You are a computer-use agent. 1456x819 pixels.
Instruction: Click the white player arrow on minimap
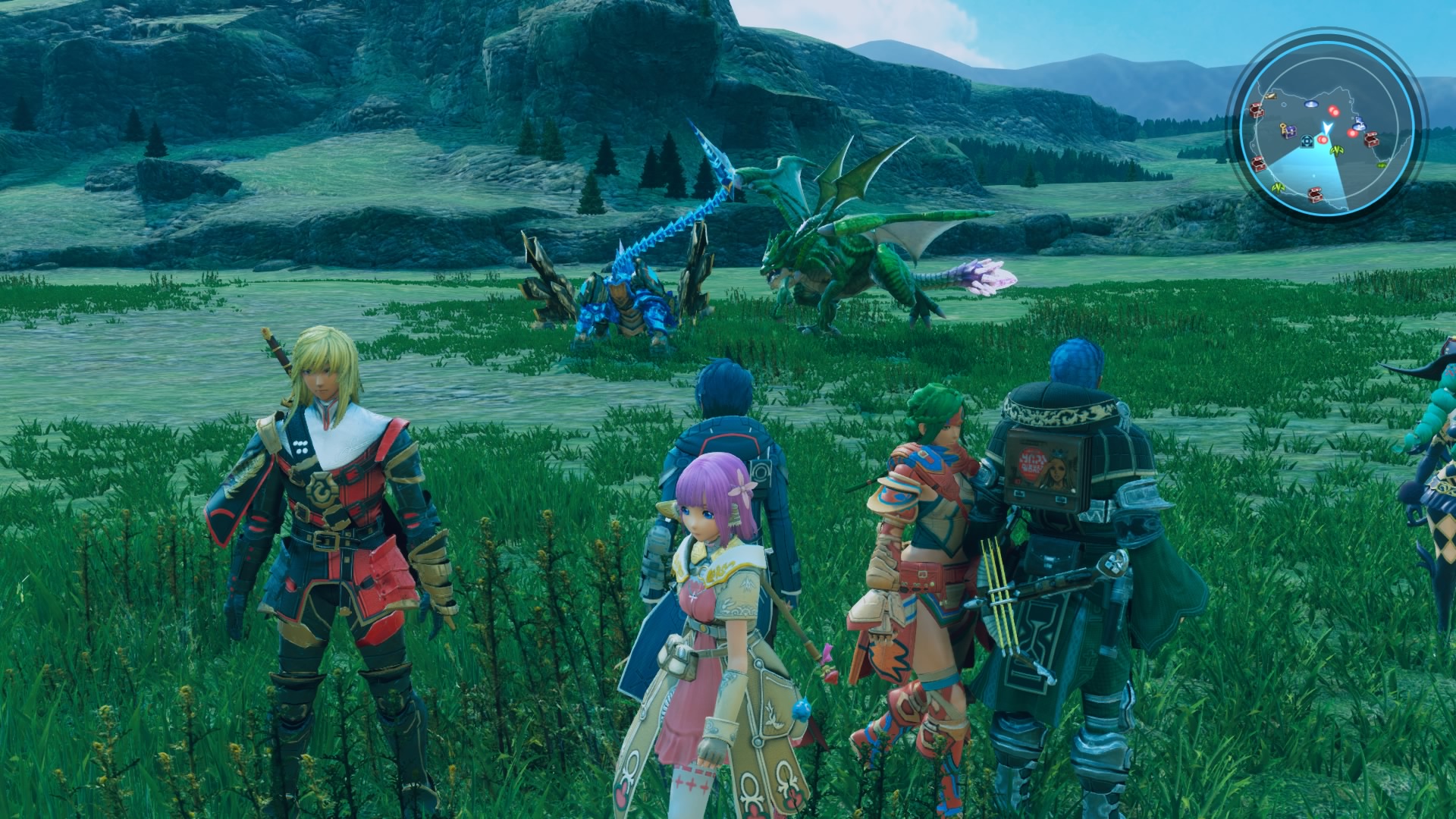point(1327,127)
